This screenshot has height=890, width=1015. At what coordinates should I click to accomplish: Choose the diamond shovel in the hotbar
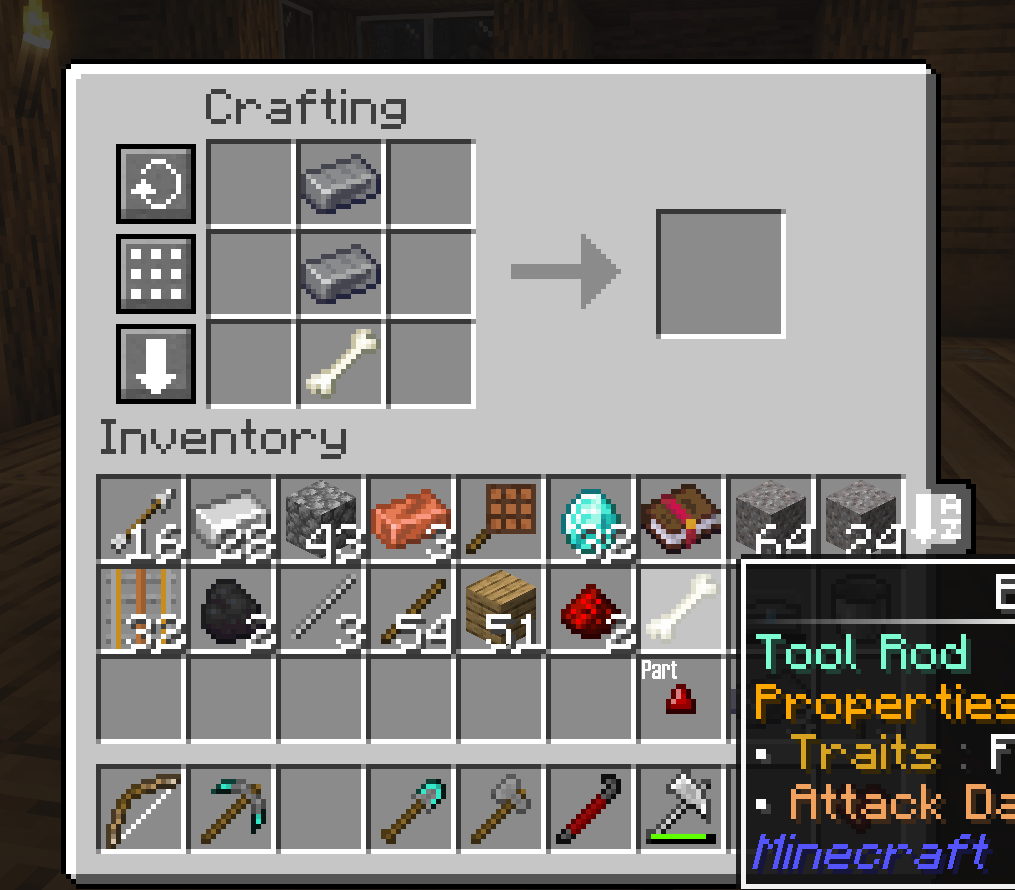coord(411,808)
